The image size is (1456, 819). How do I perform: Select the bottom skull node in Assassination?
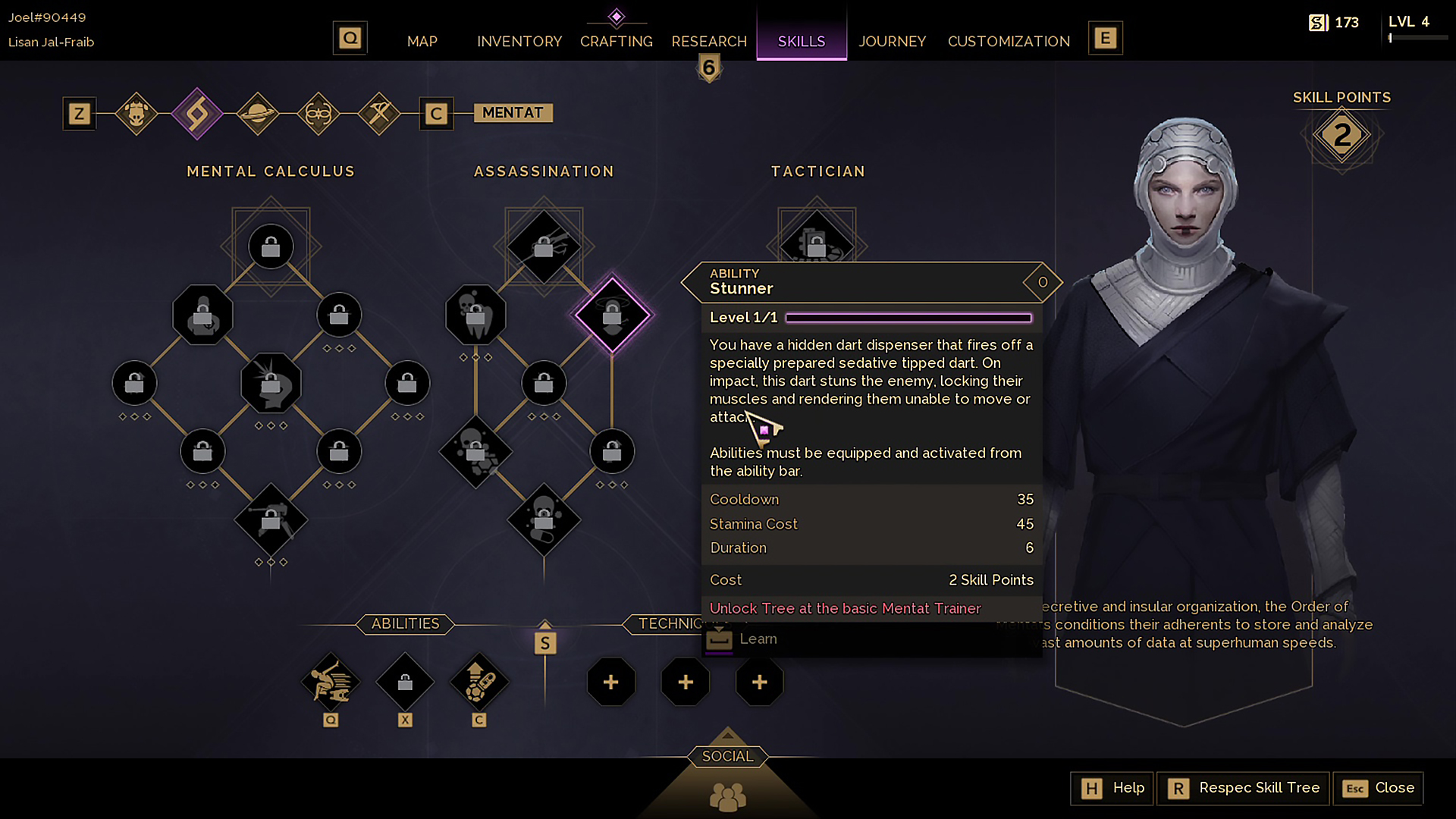pyautogui.click(x=544, y=519)
